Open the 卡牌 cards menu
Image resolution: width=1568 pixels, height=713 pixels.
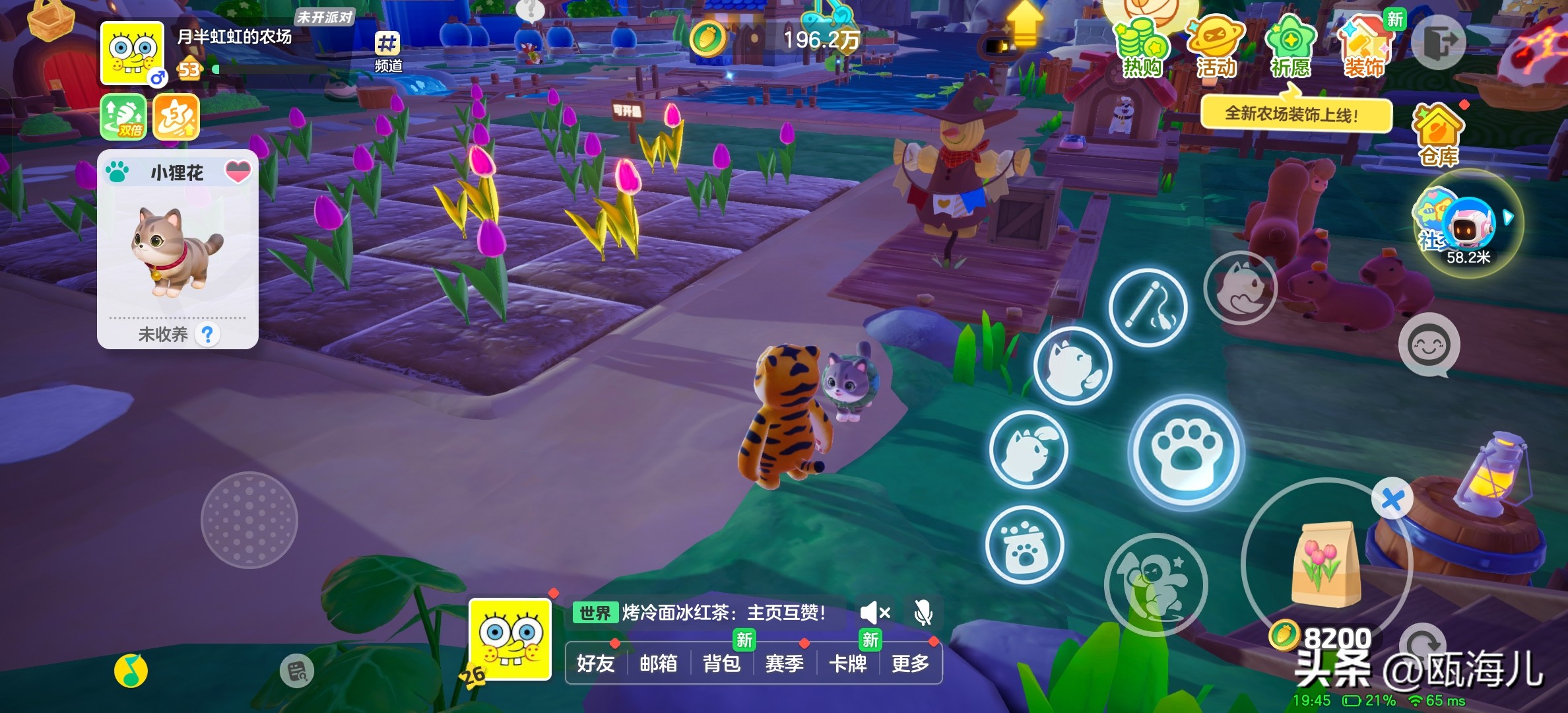[x=847, y=663]
